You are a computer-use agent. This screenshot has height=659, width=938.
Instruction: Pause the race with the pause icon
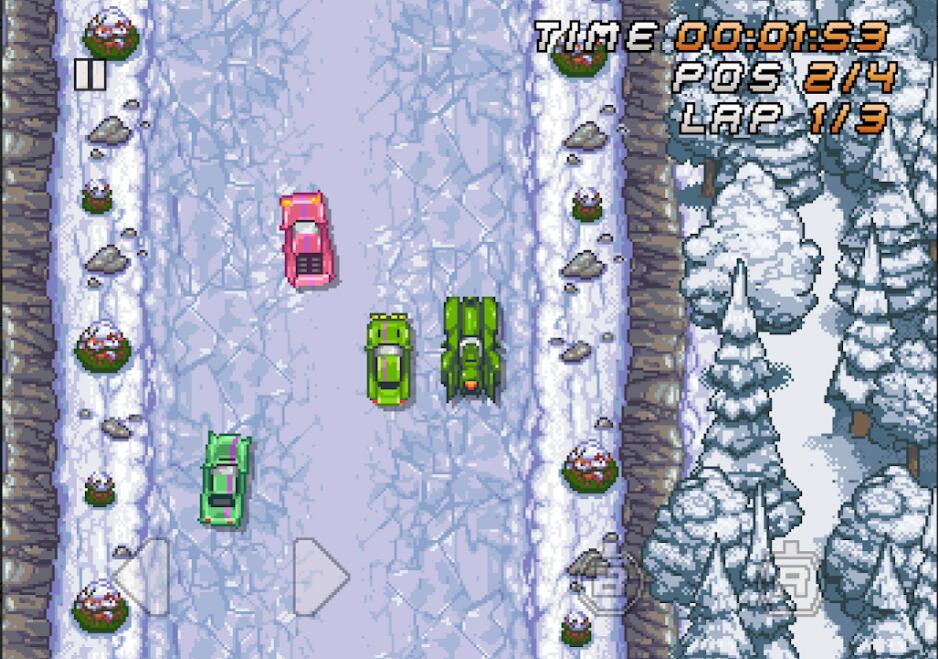pyautogui.click(x=89, y=75)
